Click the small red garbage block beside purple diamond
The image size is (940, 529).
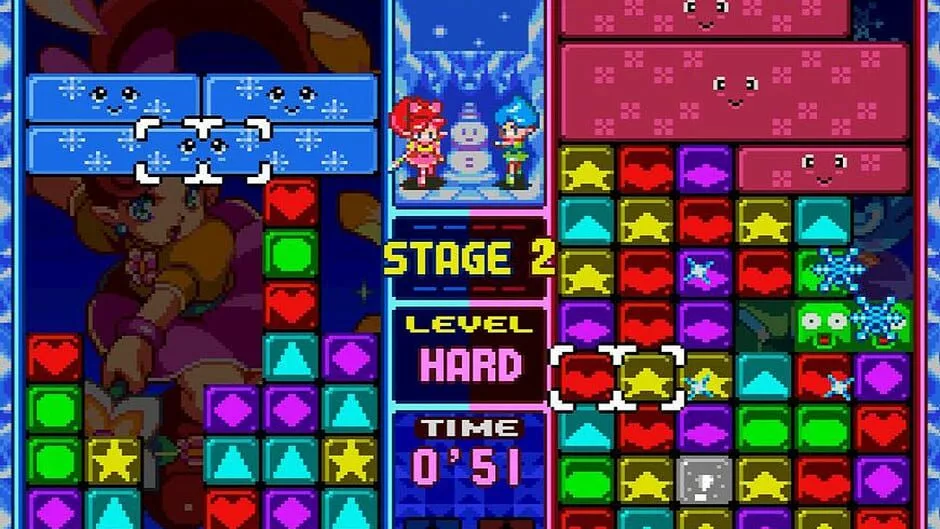pos(823,168)
